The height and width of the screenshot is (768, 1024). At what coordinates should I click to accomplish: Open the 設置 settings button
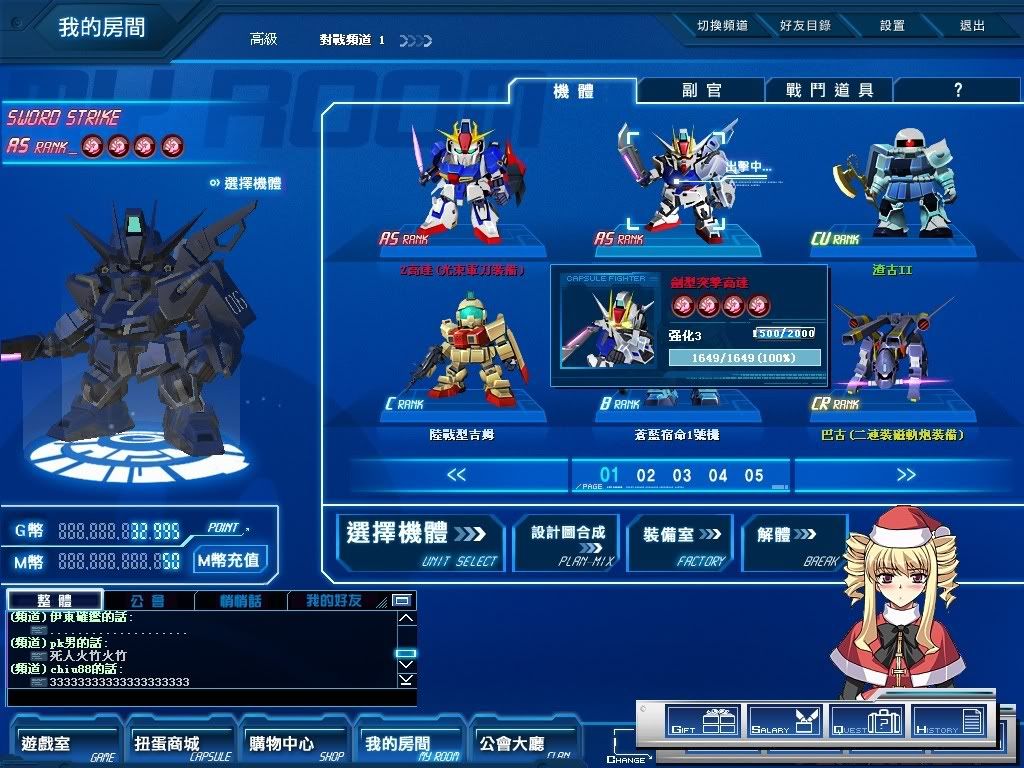[892, 26]
